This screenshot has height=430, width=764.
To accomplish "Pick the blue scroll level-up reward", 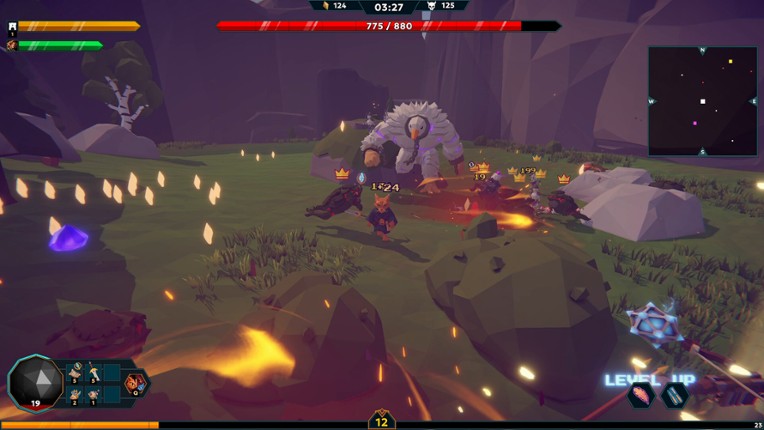I will [675, 396].
